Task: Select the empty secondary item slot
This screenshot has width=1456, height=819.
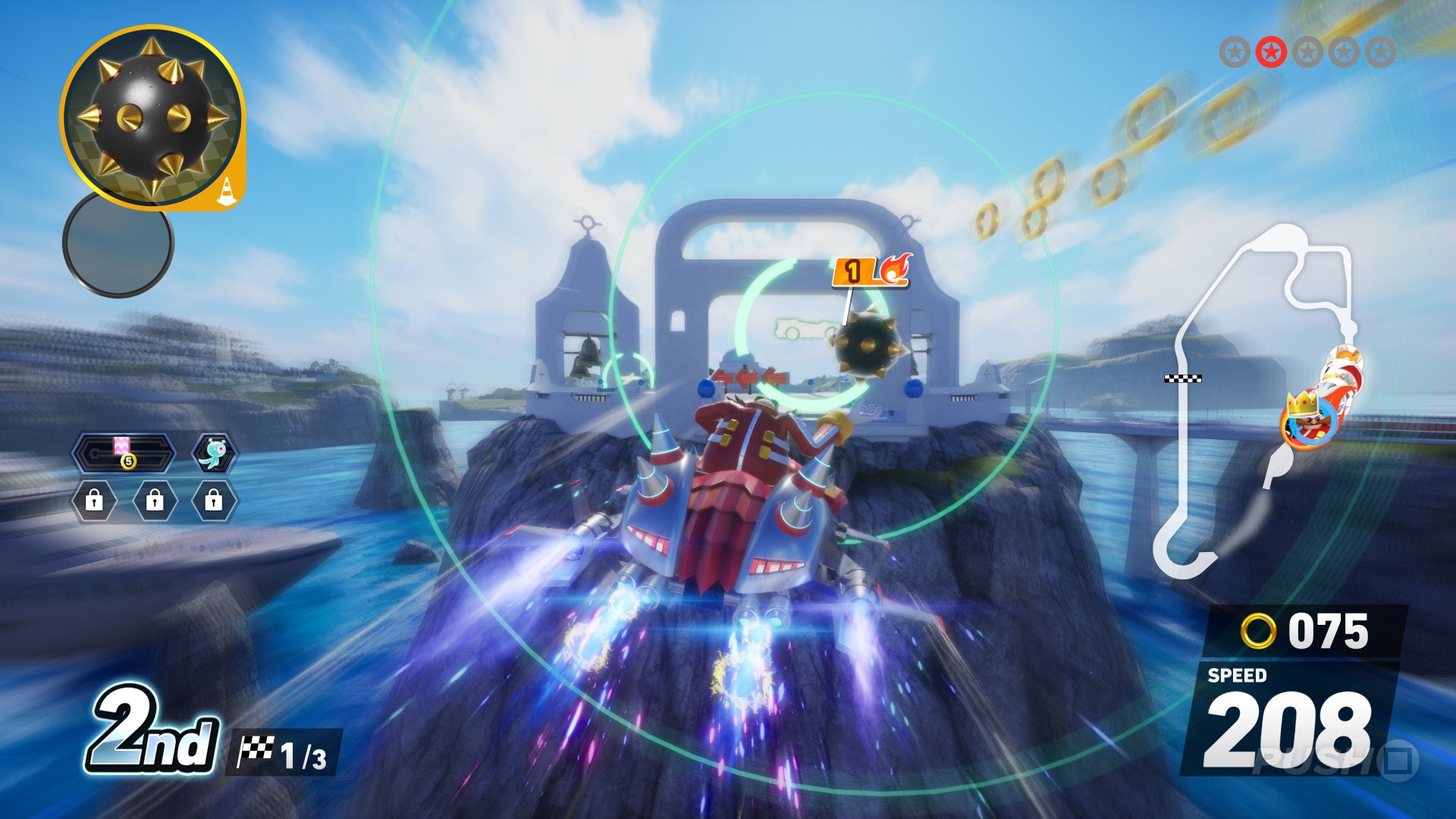Action: (118, 244)
